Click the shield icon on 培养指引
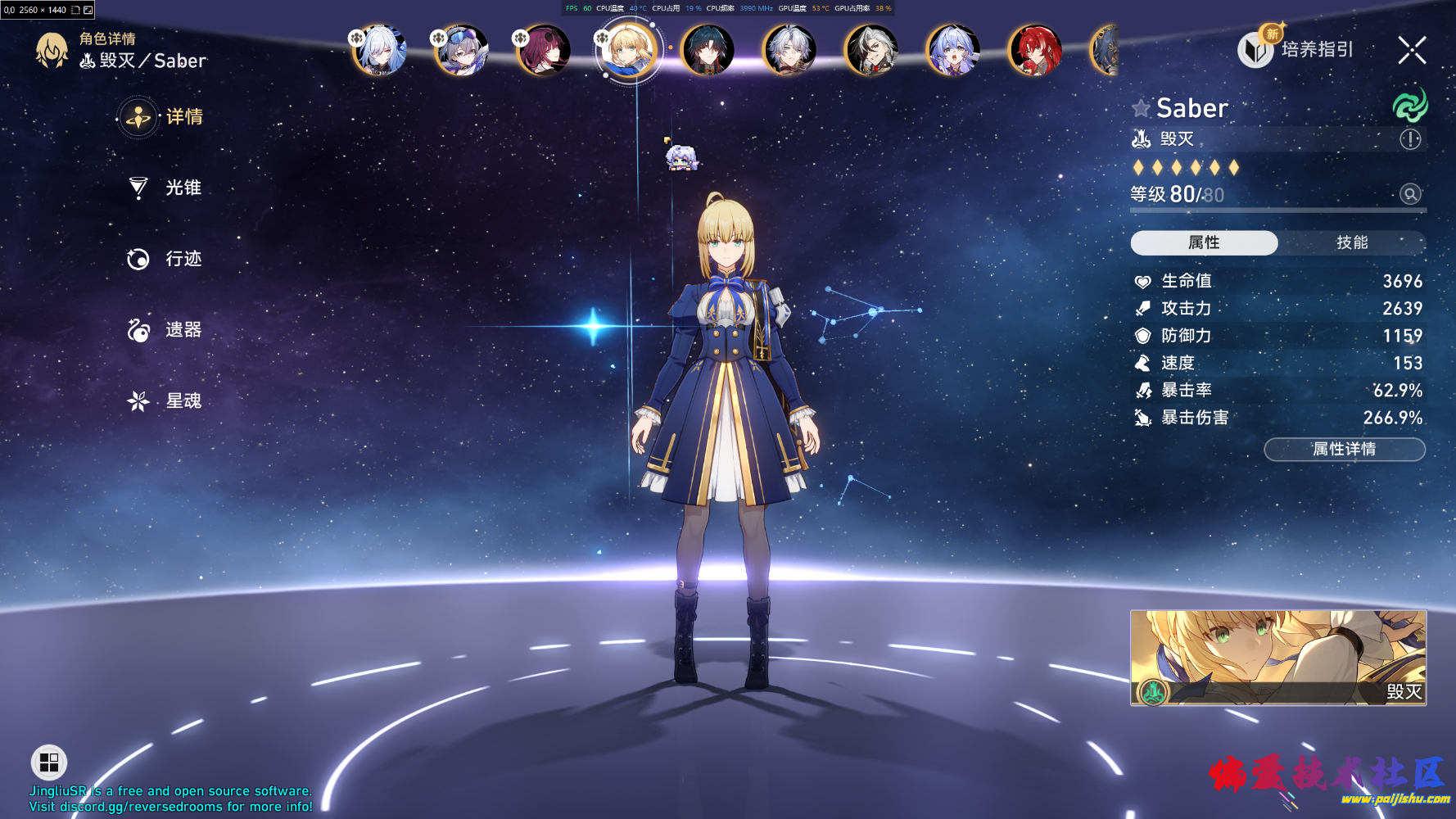This screenshot has width=1456, height=819. point(1255,49)
